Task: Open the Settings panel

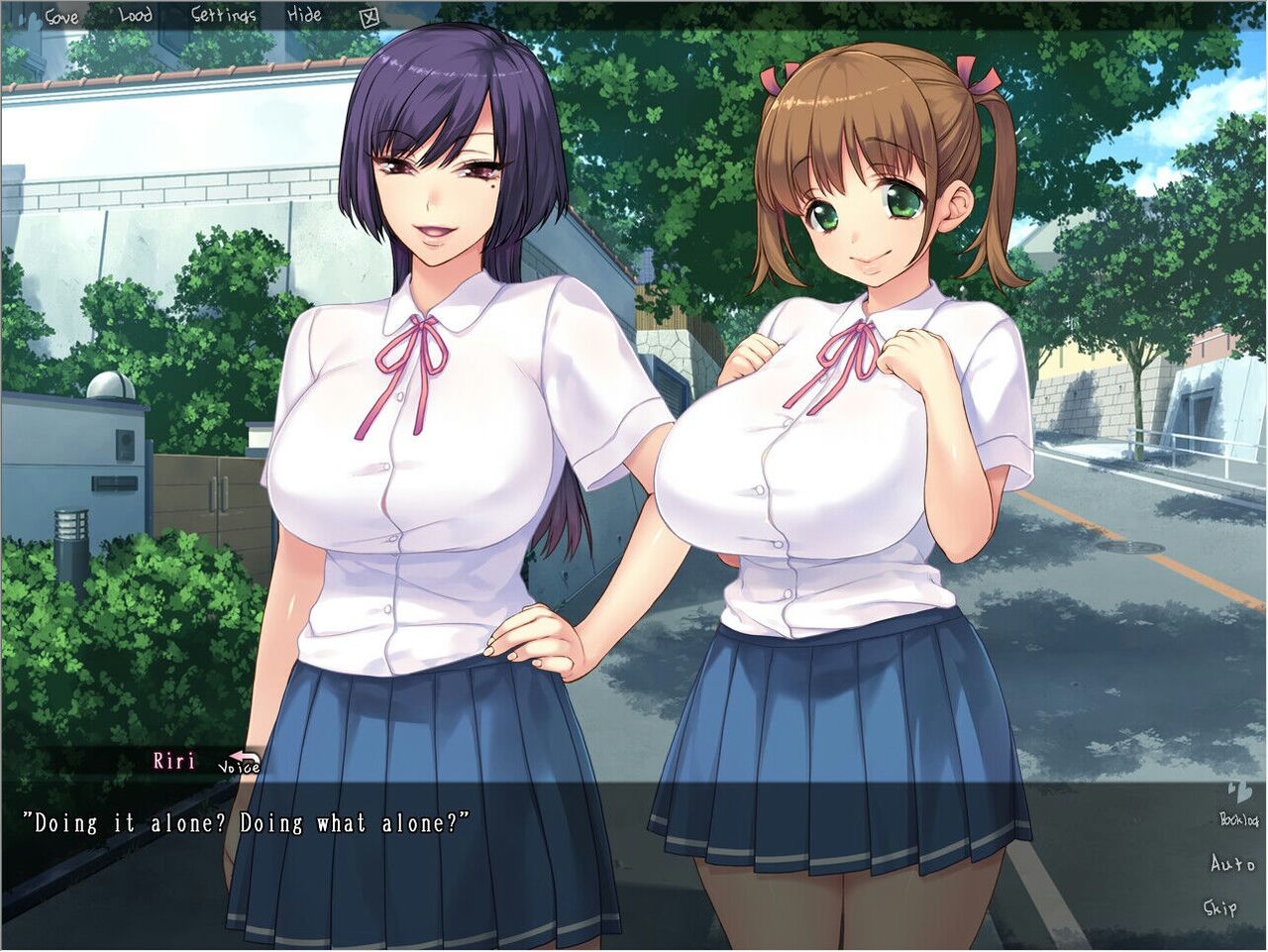Action: click(223, 16)
